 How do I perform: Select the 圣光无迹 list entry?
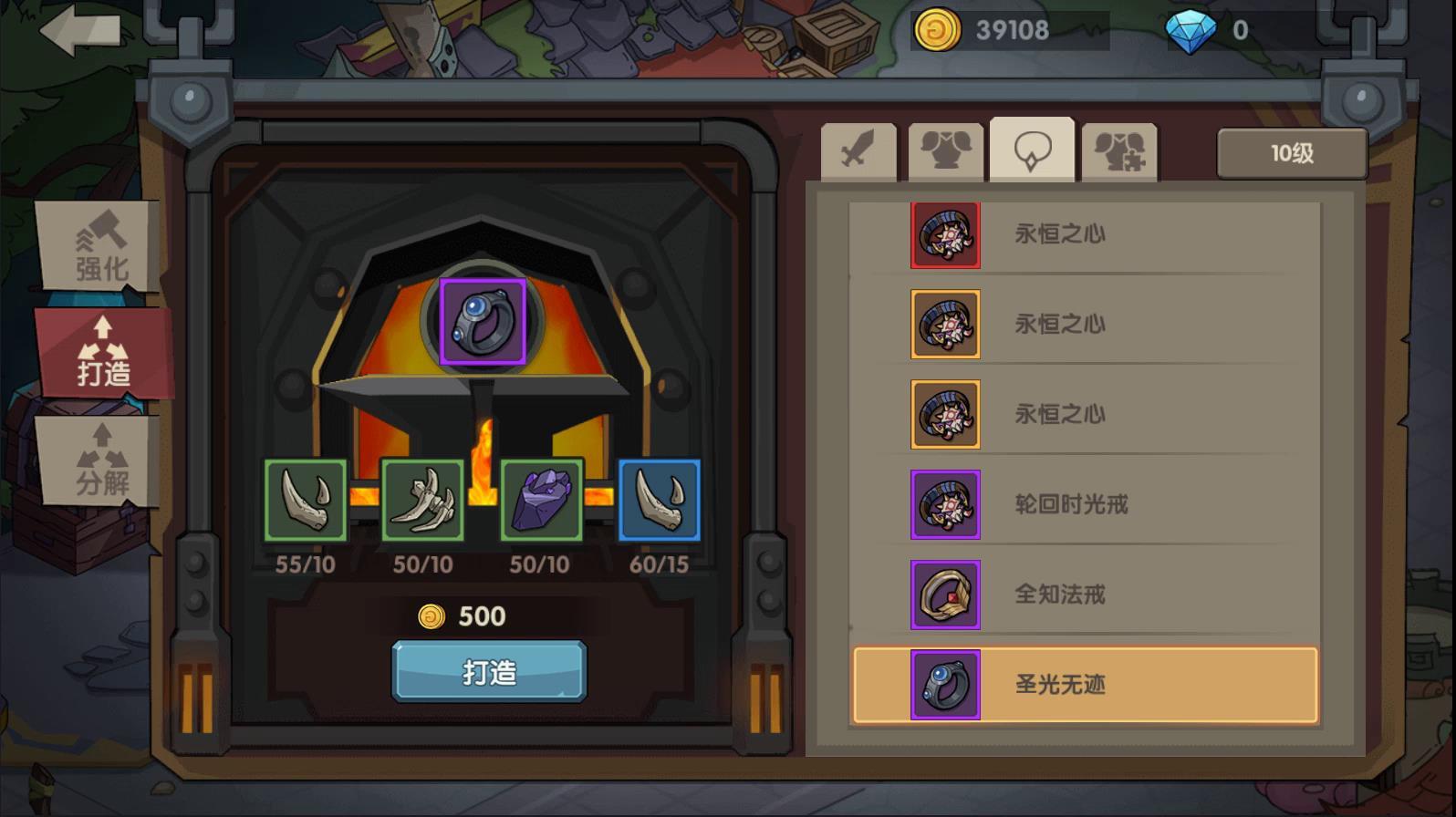(1076, 685)
